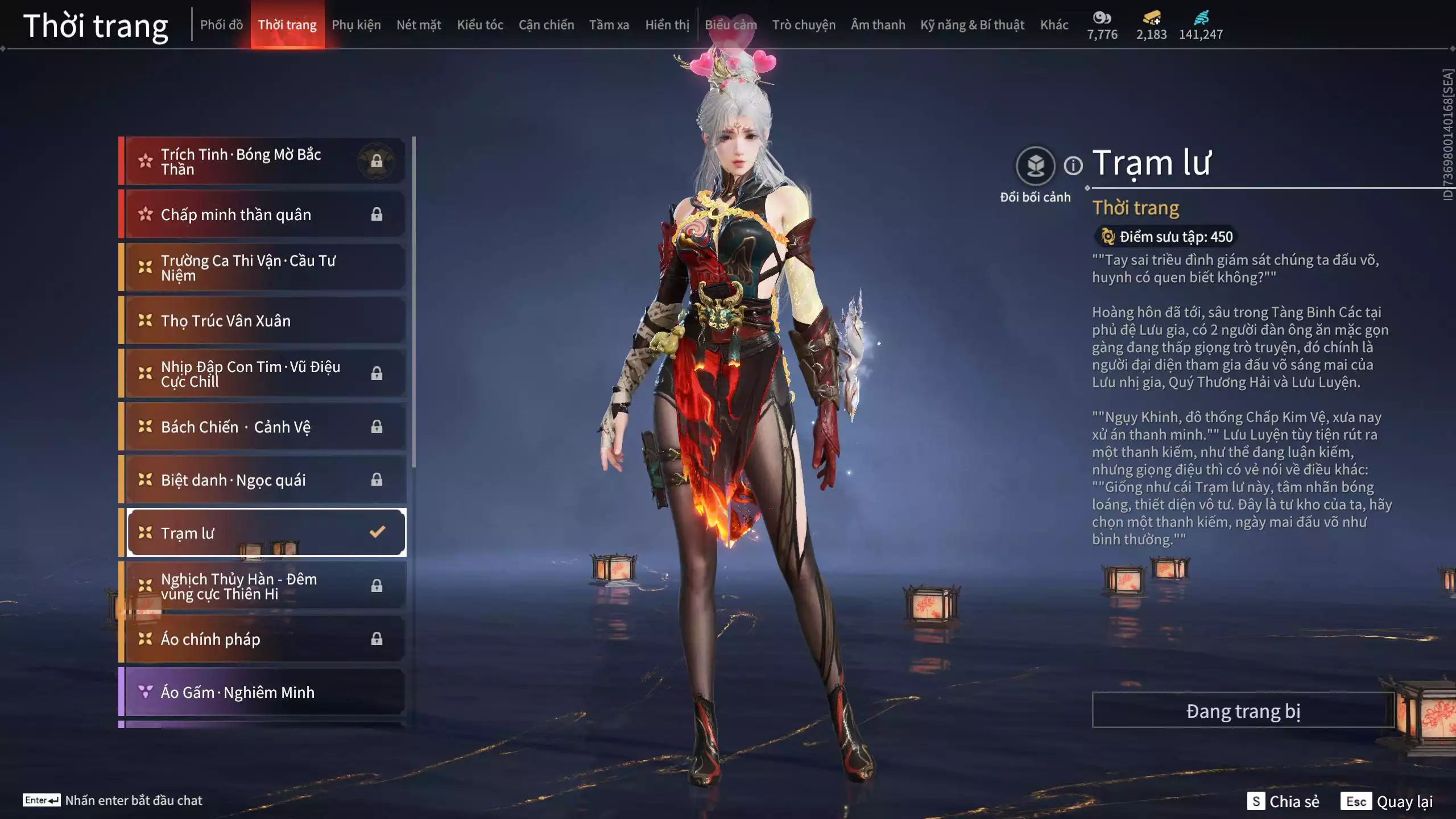Select Biệt danh · Ngọc quái outfit
The image size is (1456, 819).
click(x=264, y=480)
